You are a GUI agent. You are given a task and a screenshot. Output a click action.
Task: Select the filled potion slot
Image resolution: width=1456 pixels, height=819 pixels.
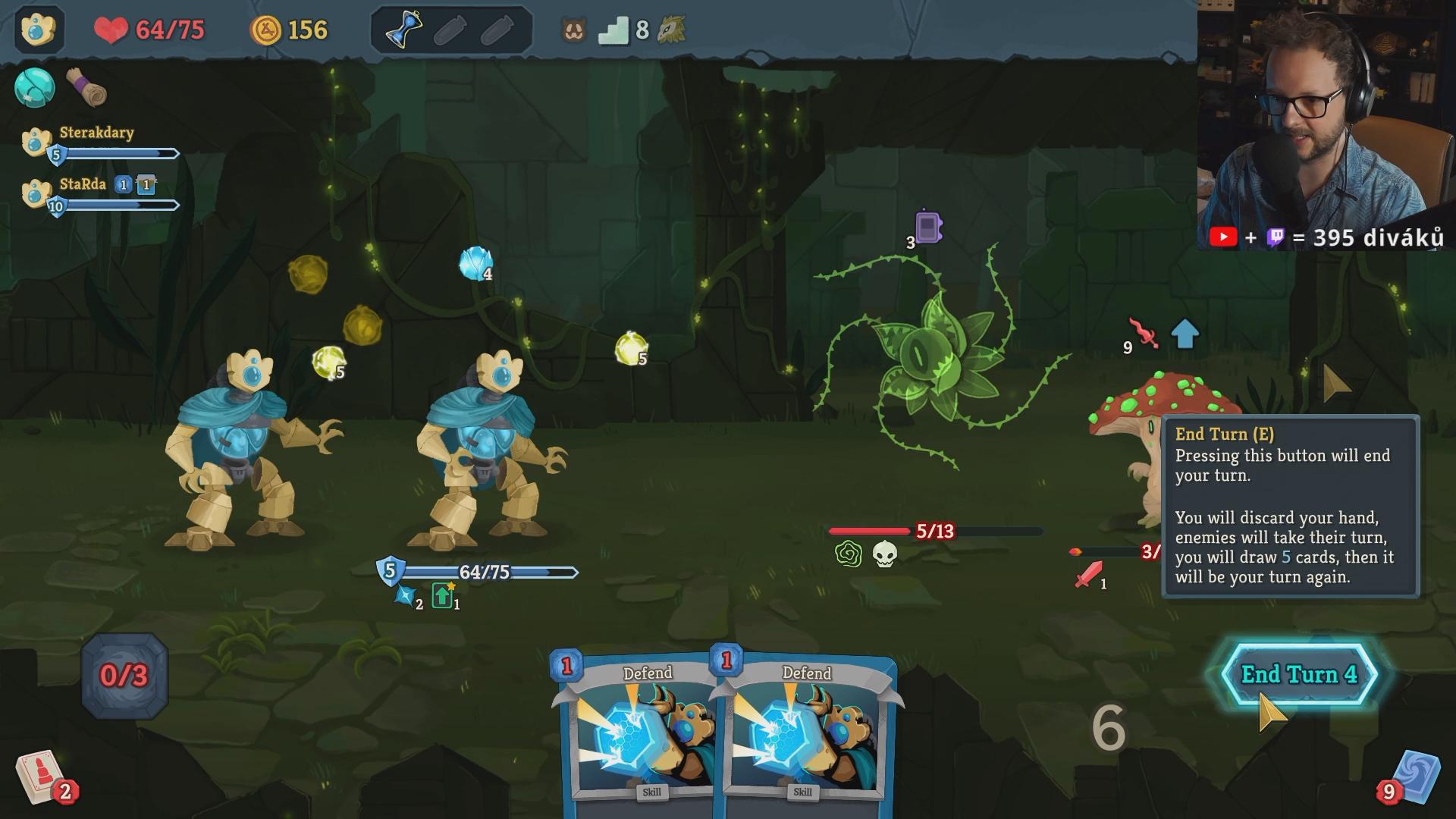point(403,30)
